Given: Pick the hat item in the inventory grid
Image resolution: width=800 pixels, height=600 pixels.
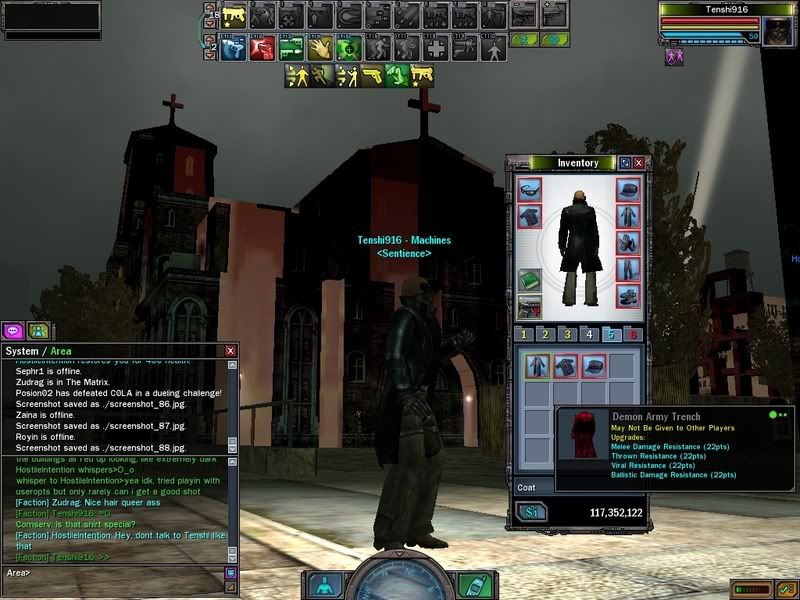Looking at the screenshot, I should point(593,366).
